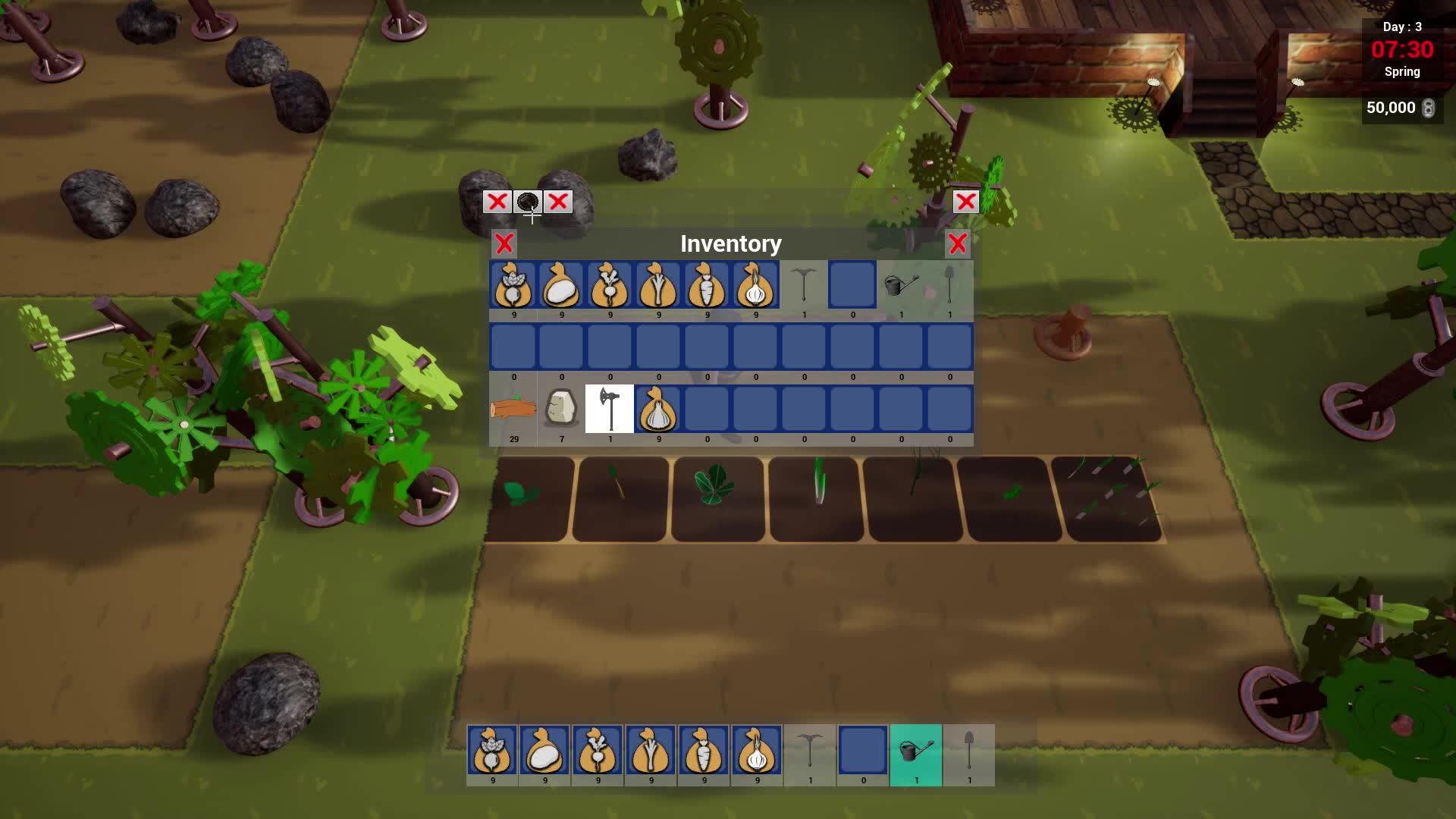Select the garlic bag in the third inventory row
The width and height of the screenshot is (1456, 819).
(x=658, y=408)
